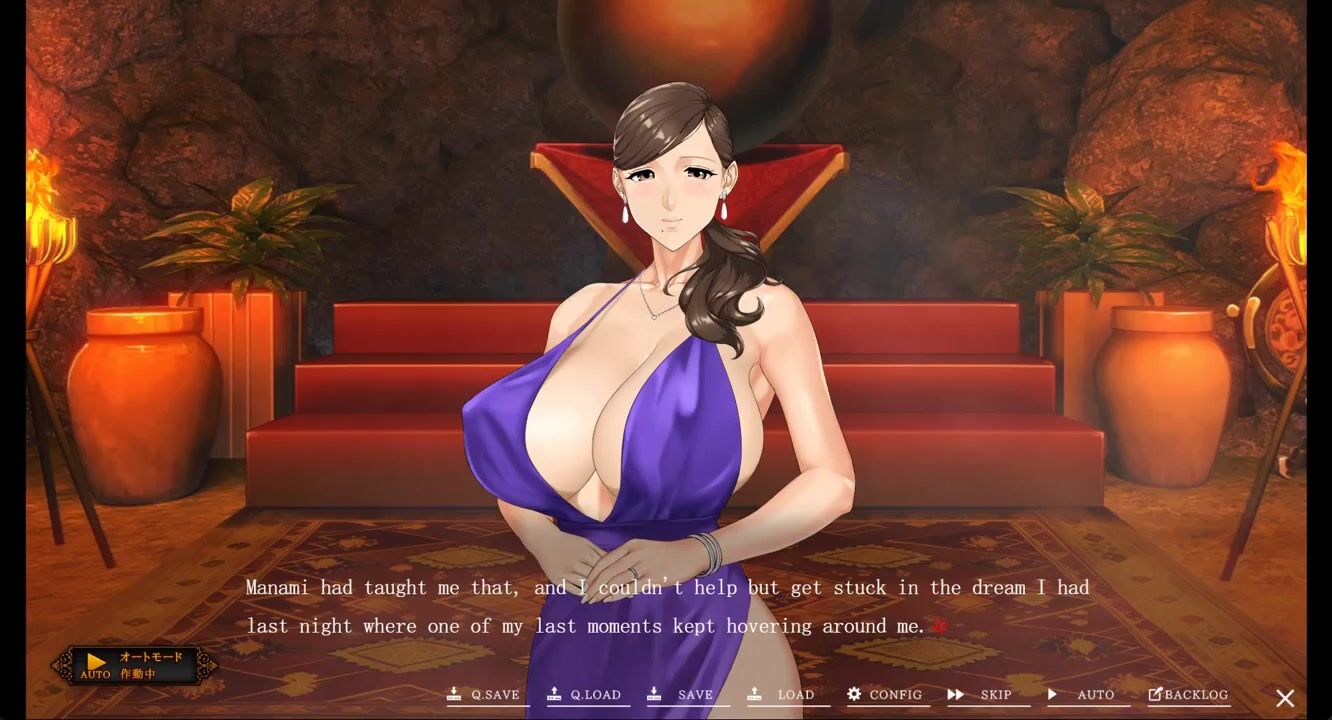Image resolution: width=1332 pixels, height=720 pixels.
Task: Open the SAVE menu
Action: click(x=683, y=695)
